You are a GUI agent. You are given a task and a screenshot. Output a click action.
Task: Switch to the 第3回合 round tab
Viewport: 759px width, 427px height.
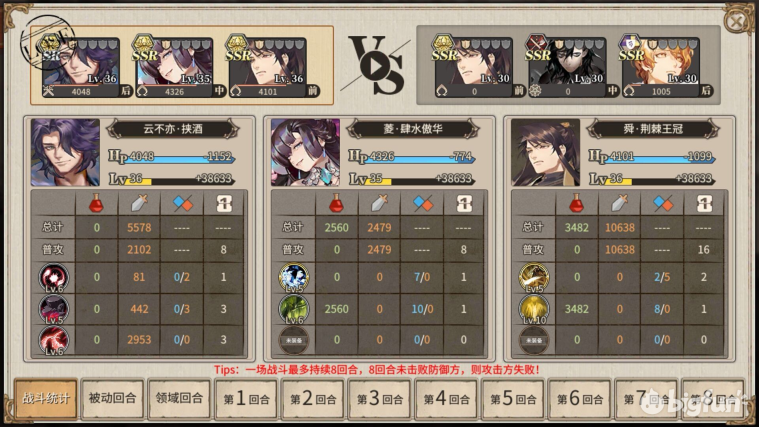tap(378, 399)
